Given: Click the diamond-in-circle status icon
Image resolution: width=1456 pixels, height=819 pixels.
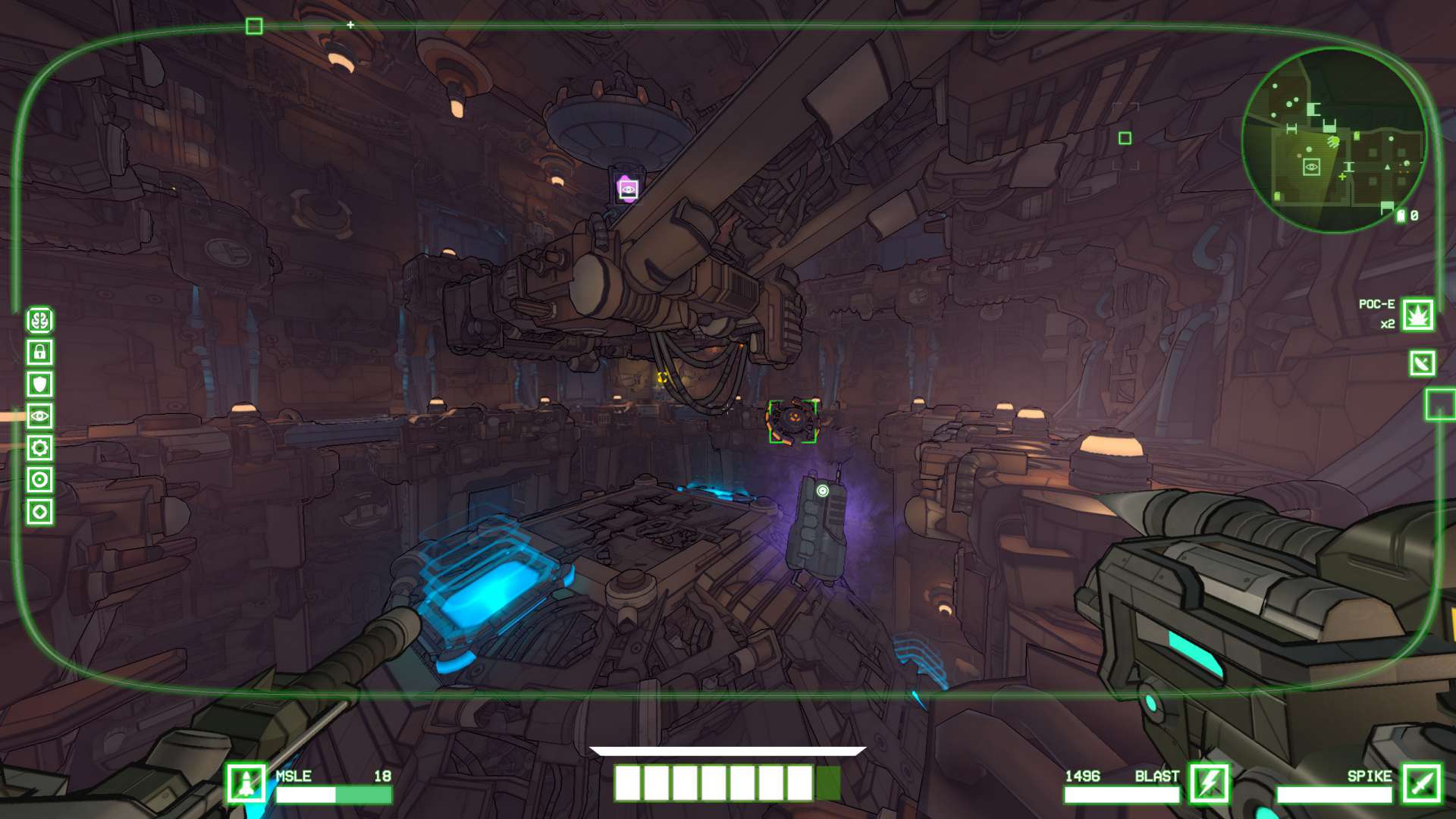Looking at the screenshot, I should [40, 512].
